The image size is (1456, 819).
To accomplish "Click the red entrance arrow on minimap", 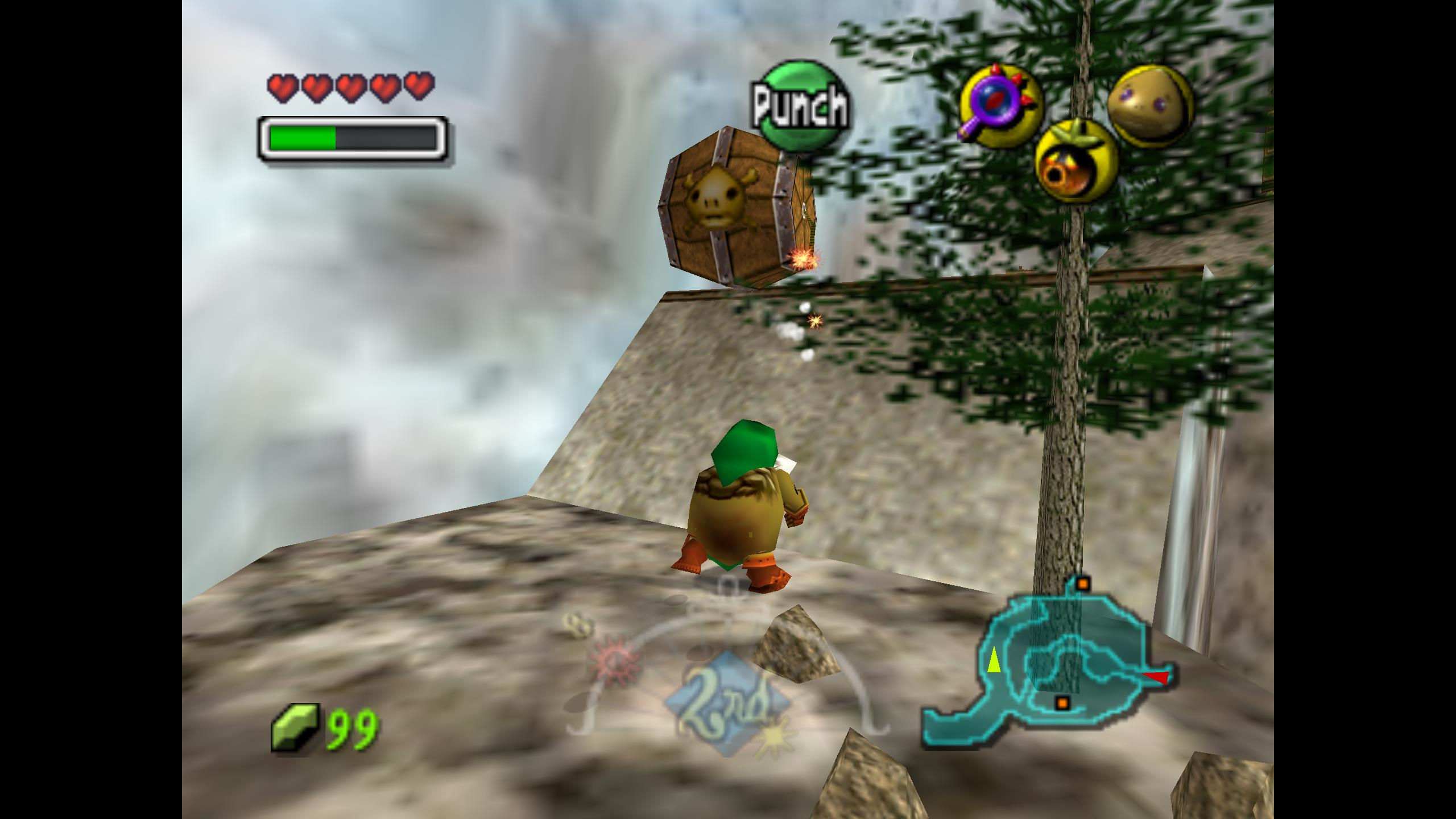I will 1156,677.
